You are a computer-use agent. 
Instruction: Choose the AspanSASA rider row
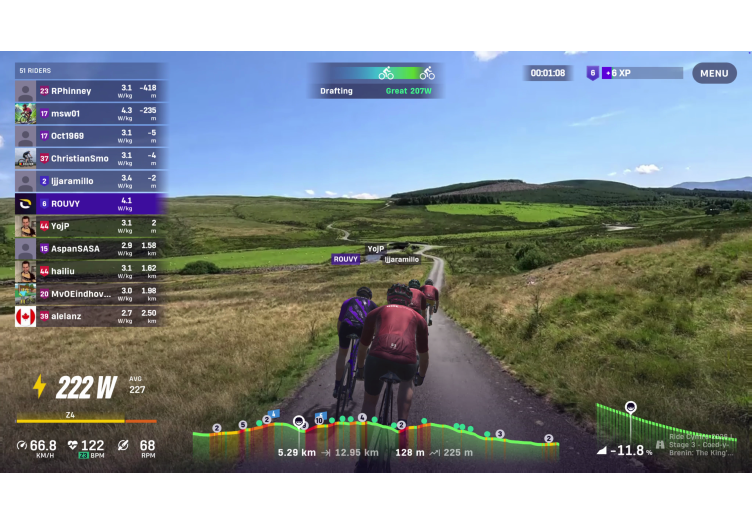pyautogui.click(x=90, y=248)
